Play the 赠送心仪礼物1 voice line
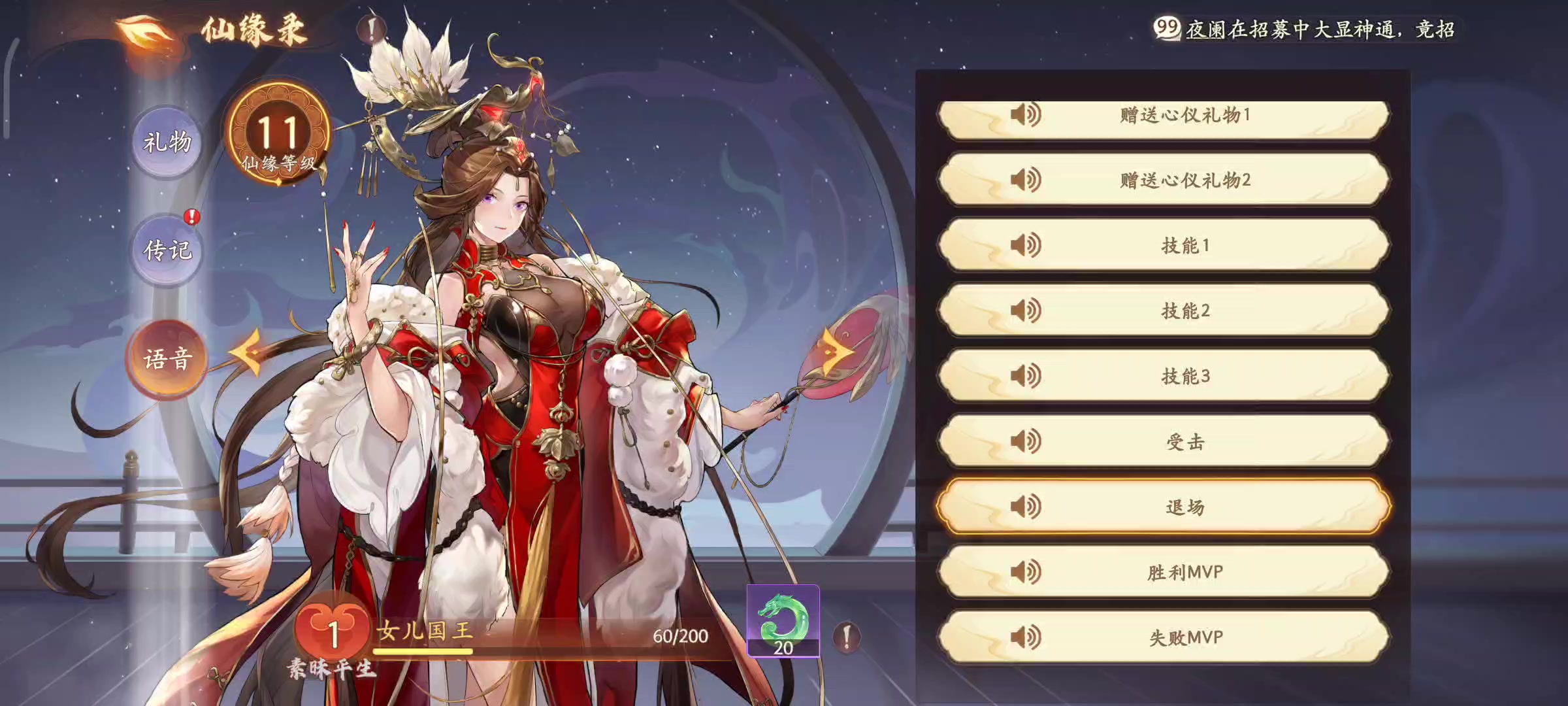The height and width of the screenshot is (706, 1568). 1164,116
